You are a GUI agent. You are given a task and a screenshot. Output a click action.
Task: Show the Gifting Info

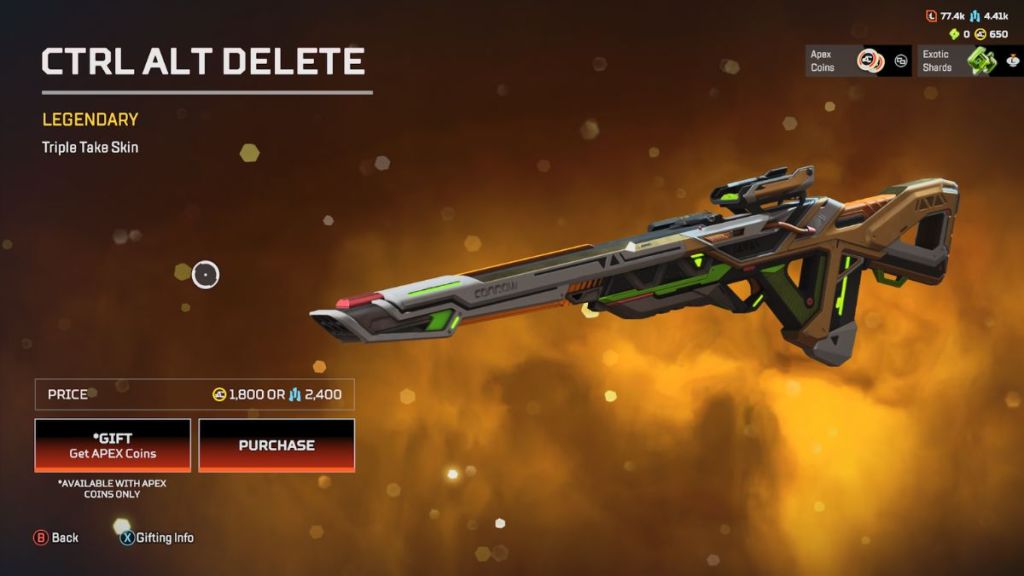157,538
